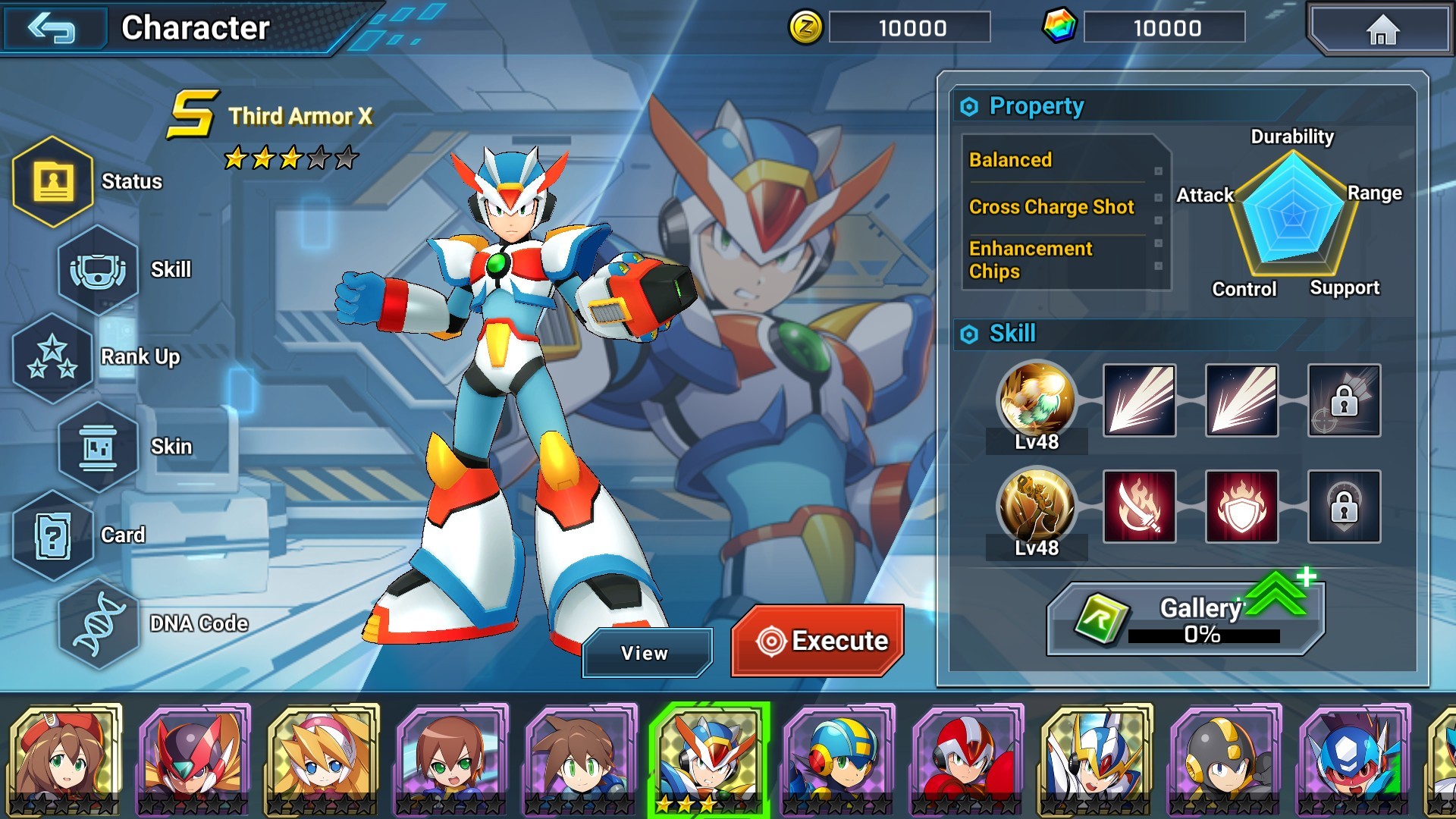
Task: Select the black and gold Bass portrait
Action: coord(1225,758)
